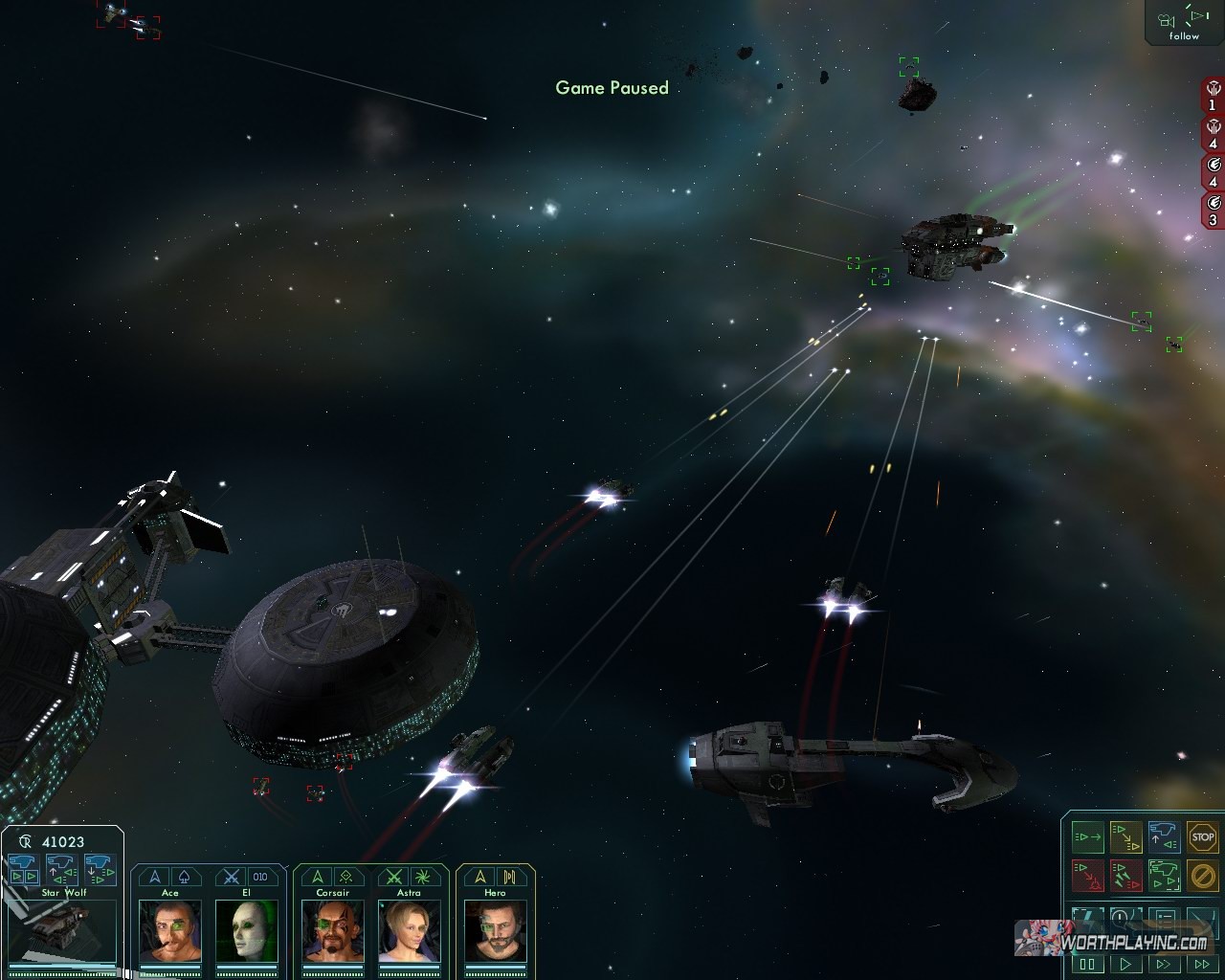Select the bottom red enemy group marked 3
The image size is (1225, 980).
(1213, 211)
